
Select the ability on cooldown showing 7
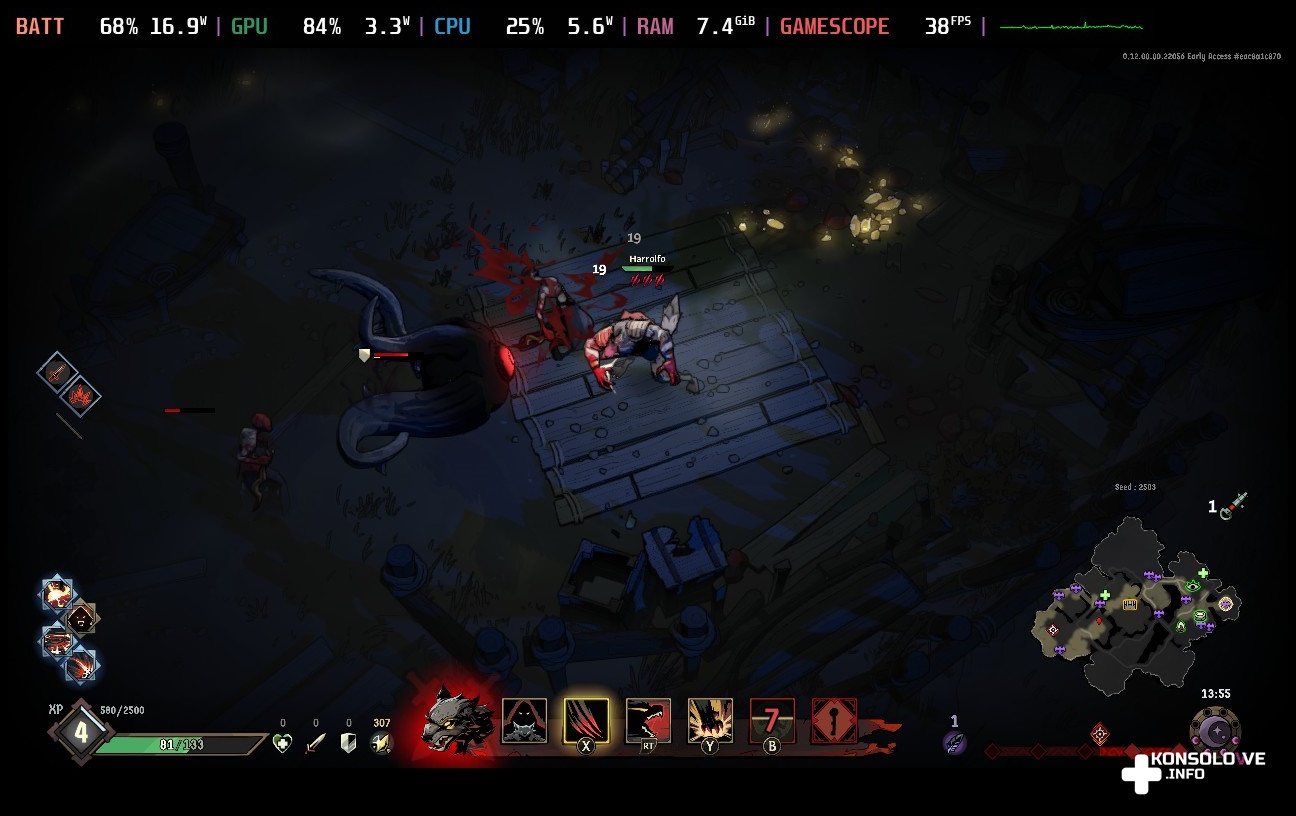(x=772, y=721)
